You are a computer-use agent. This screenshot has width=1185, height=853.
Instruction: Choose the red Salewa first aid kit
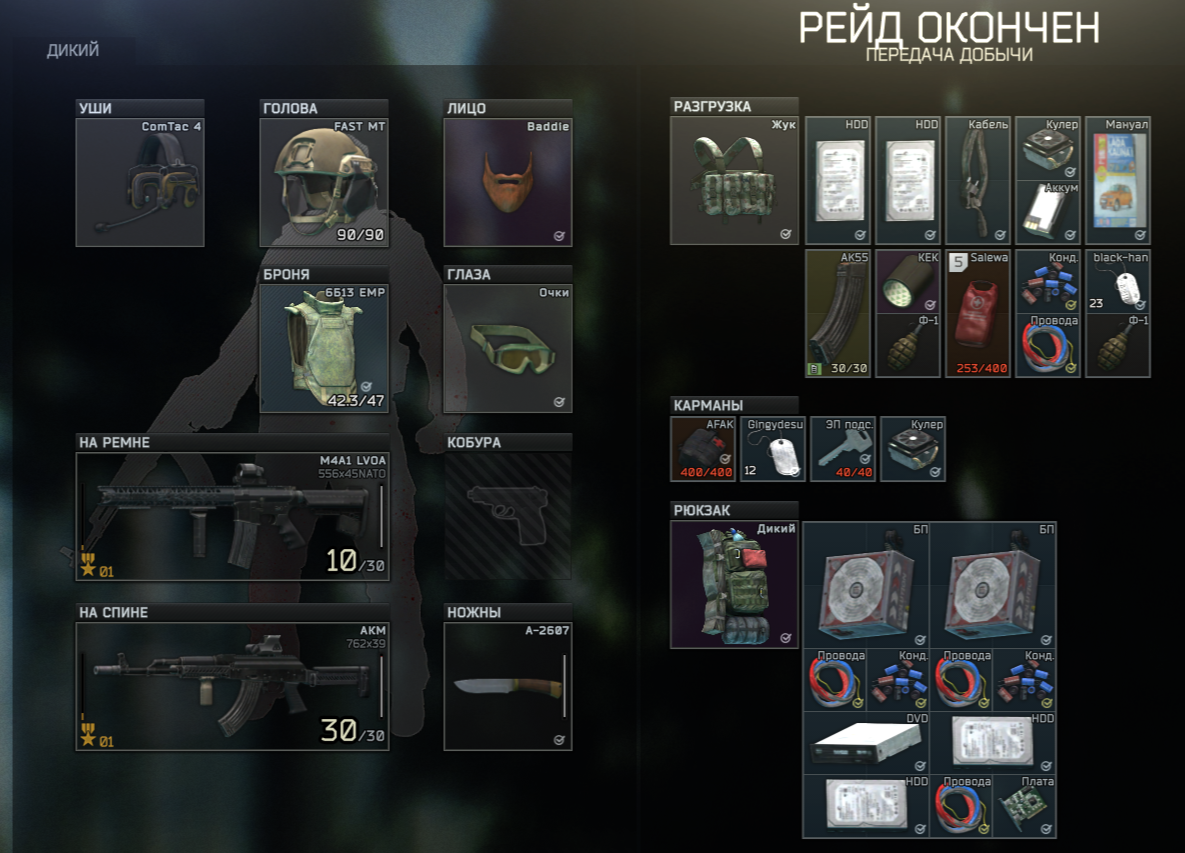click(975, 313)
